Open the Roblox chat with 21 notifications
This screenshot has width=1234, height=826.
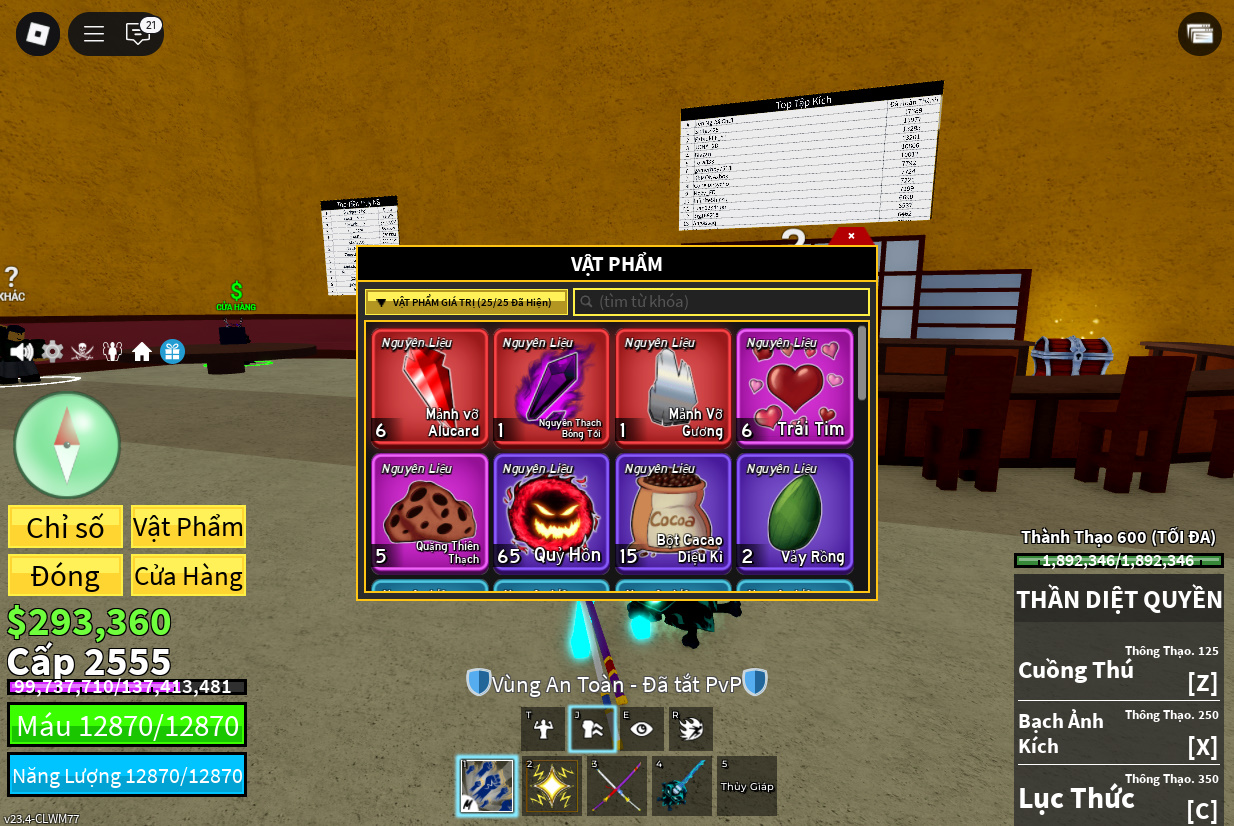click(139, 34)
